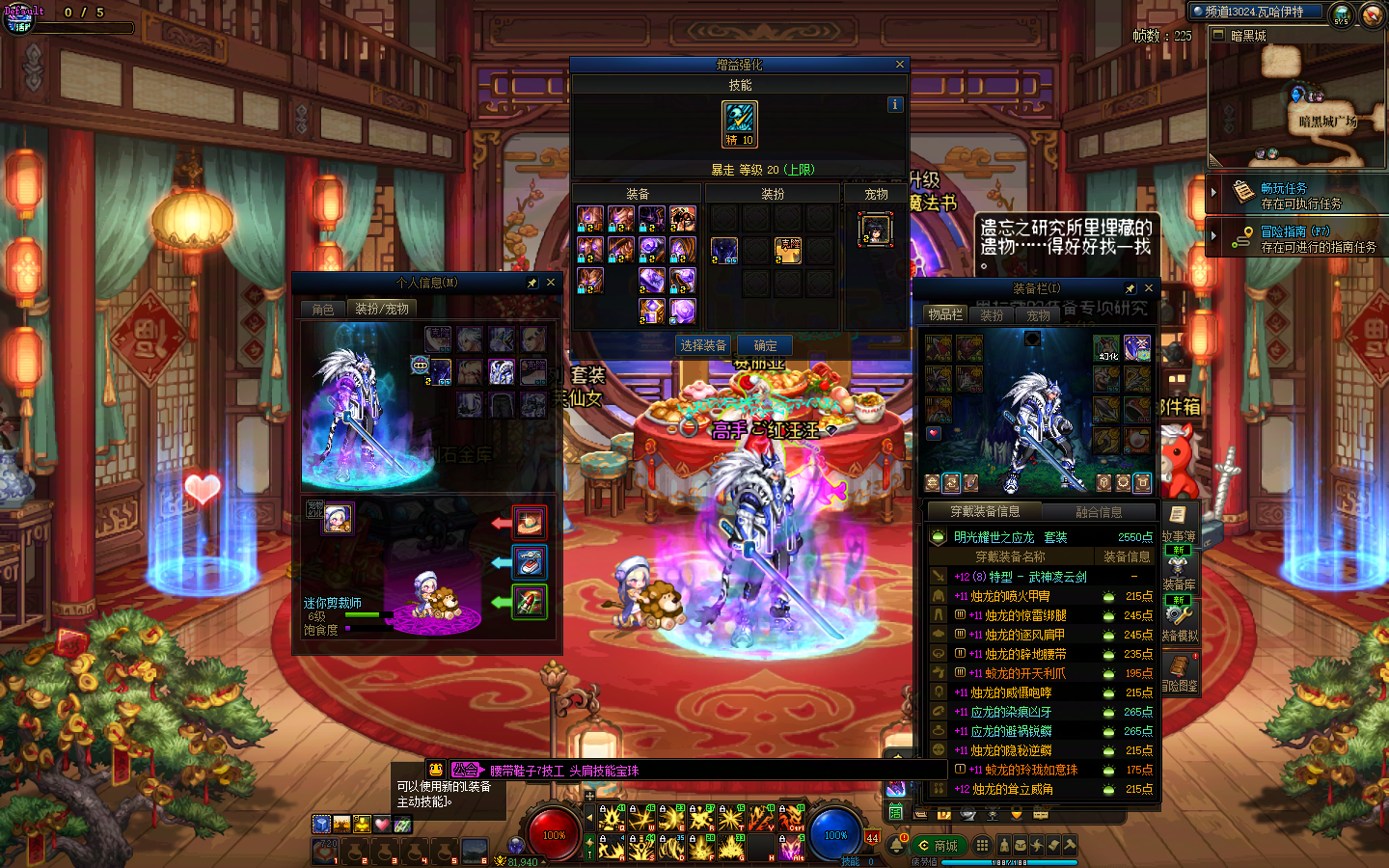
Task: Select the 暴走 skill icon
Action: pyautogui.click(x=740, y=124)
